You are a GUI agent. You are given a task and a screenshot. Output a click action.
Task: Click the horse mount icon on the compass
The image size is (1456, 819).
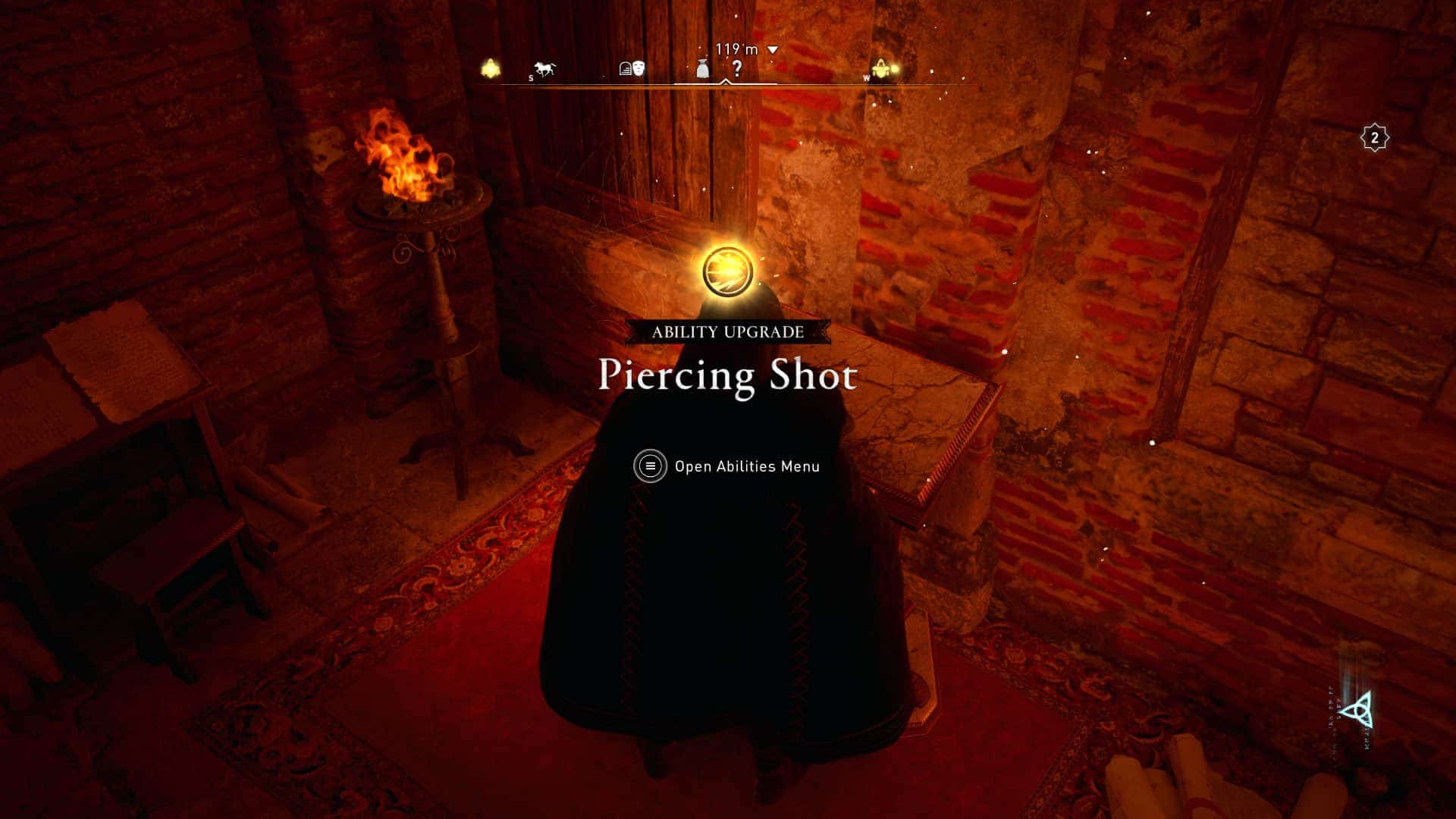point(544,69)
